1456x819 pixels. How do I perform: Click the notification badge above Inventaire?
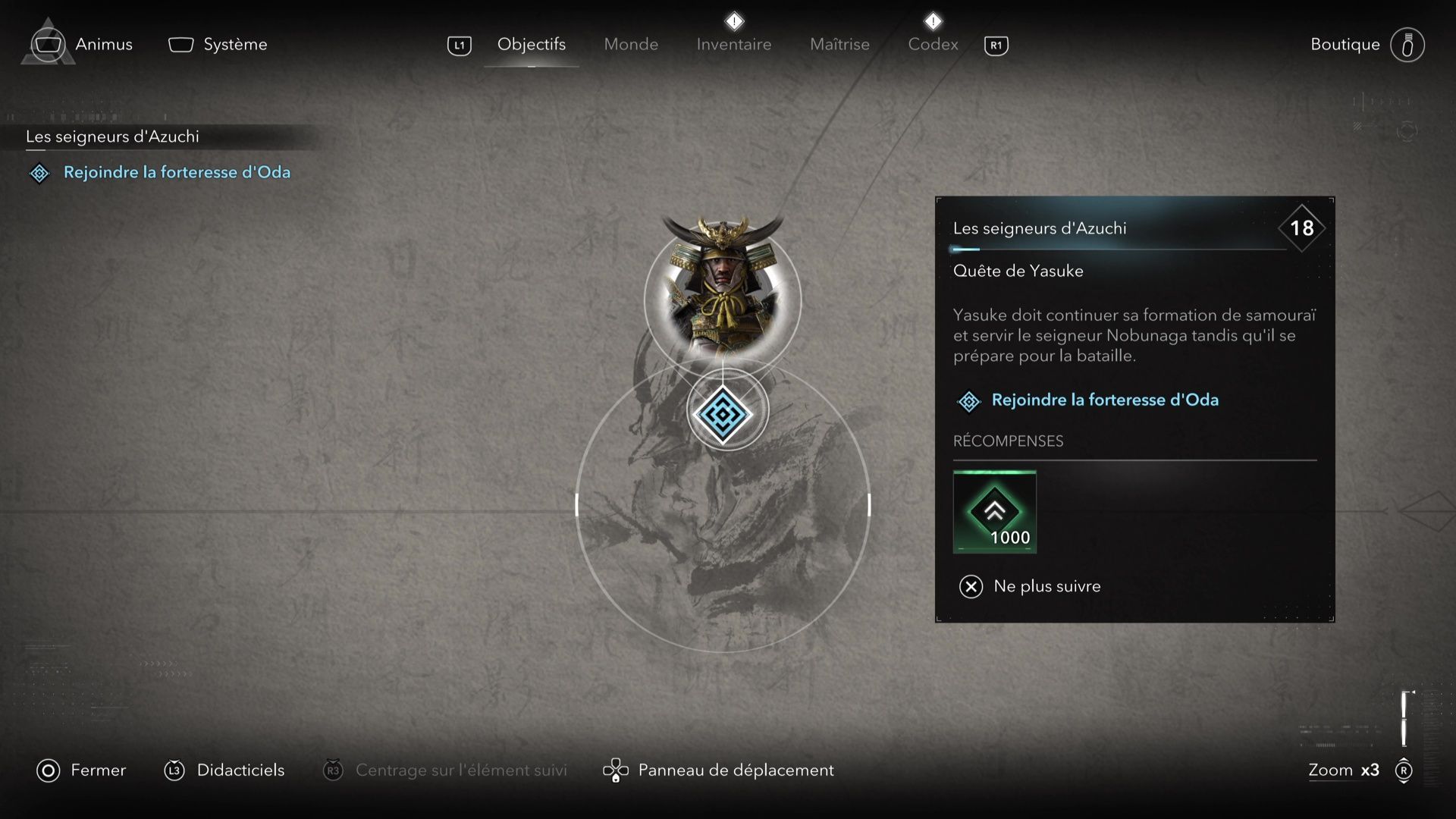[733, 20]
